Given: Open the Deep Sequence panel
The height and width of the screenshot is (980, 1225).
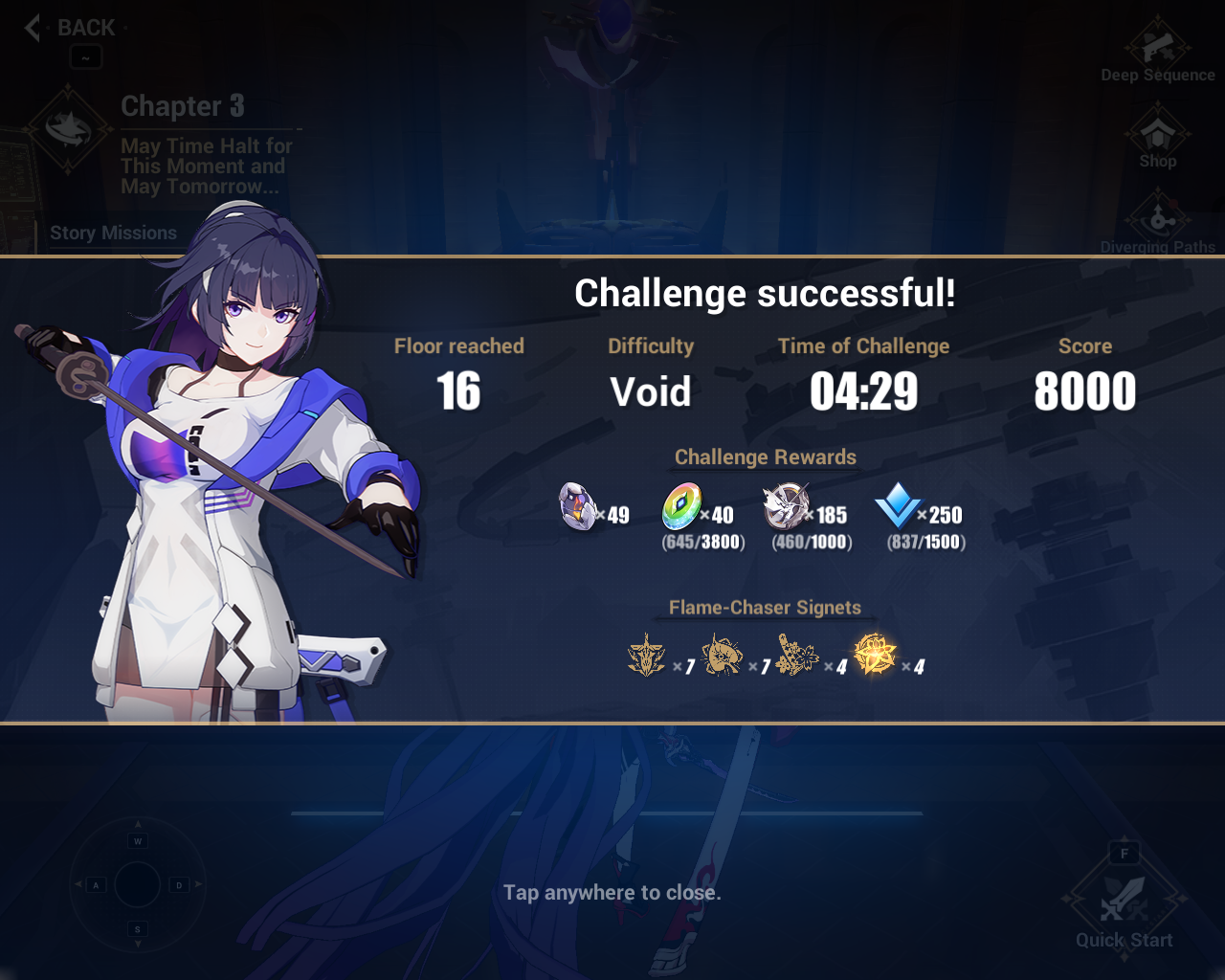Looking at the screenshot, I should [x=1157, y=48].
